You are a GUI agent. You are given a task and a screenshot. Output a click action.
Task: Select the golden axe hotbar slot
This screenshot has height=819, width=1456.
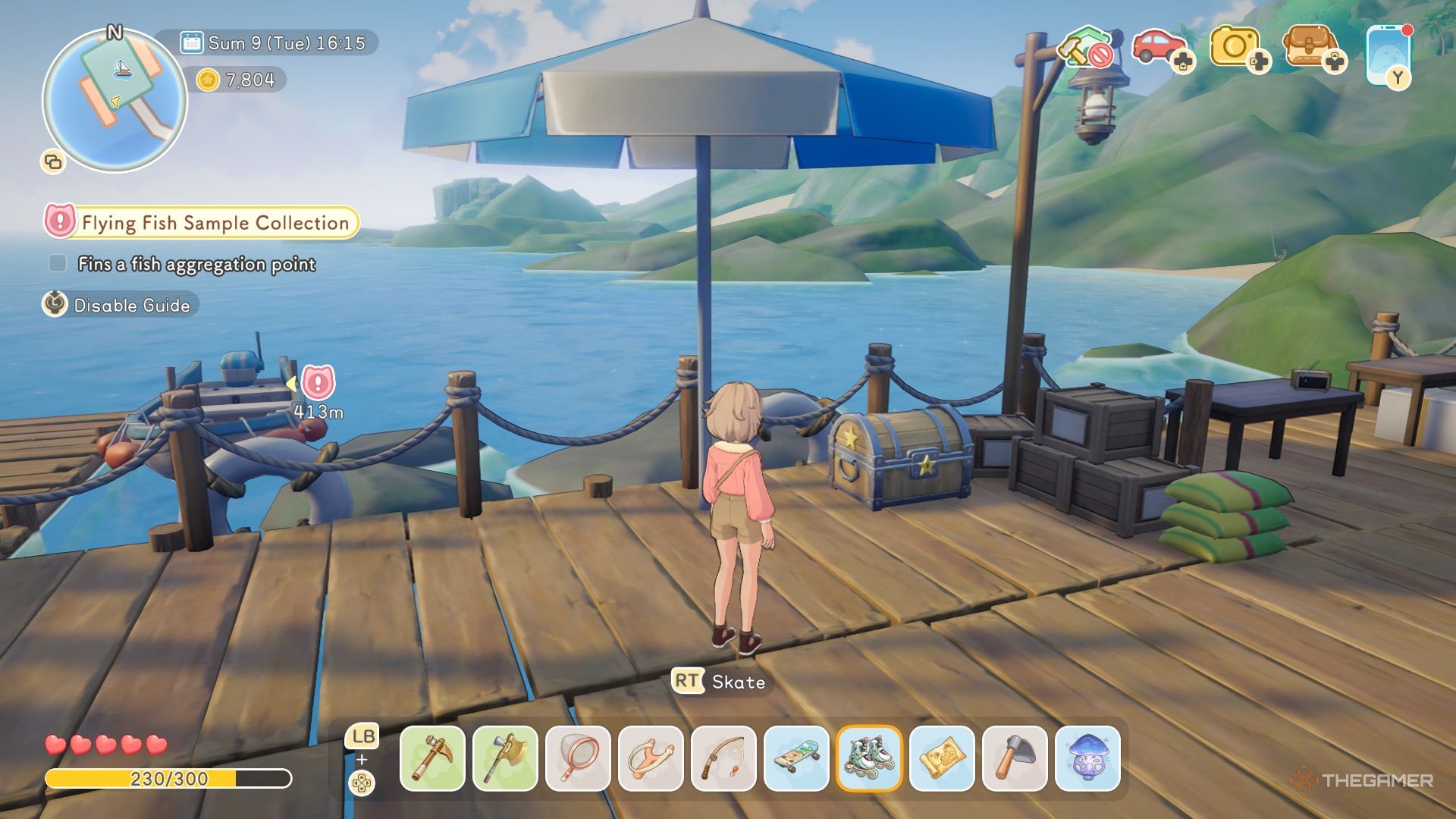[x=505, y=758]
